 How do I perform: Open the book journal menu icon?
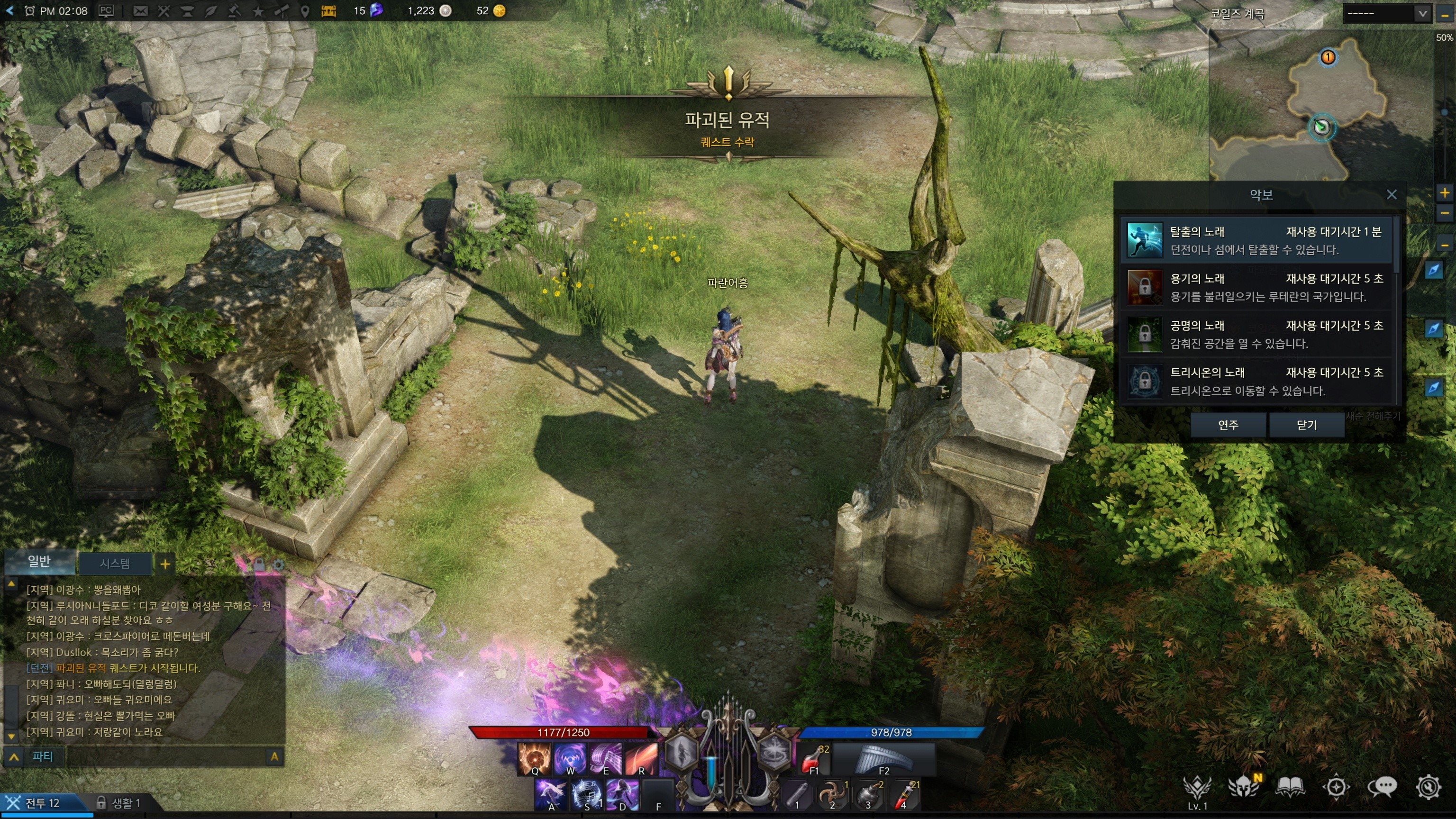(x=1290, y=787)
